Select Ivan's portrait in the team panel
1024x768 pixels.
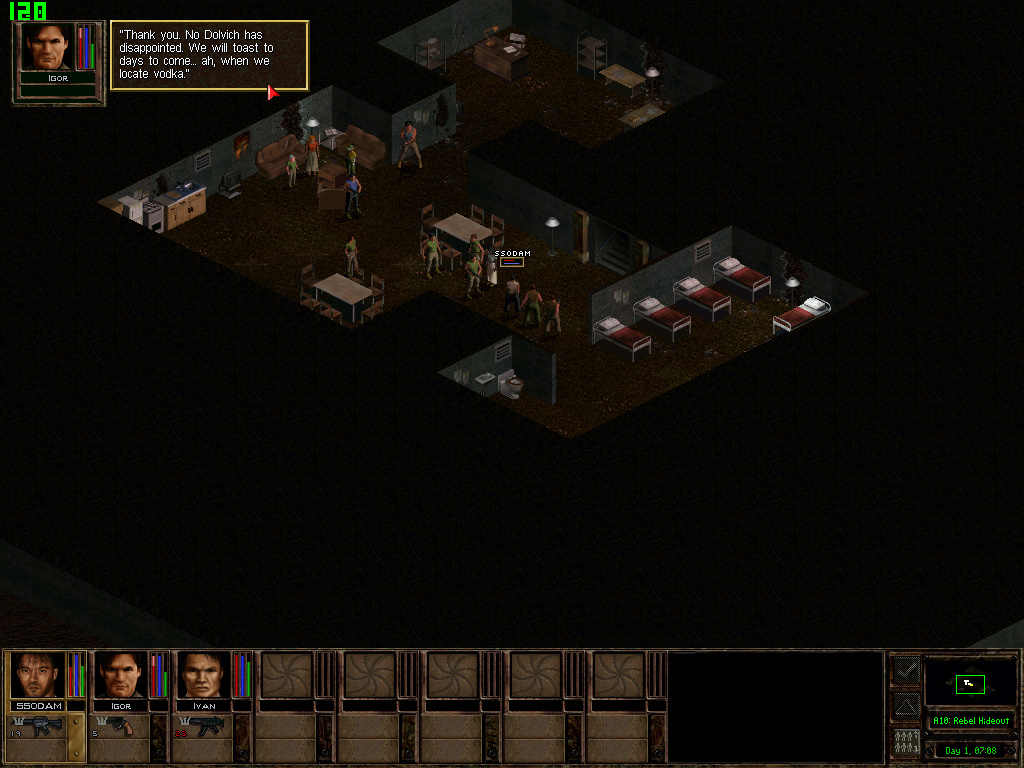pos(203,675)
